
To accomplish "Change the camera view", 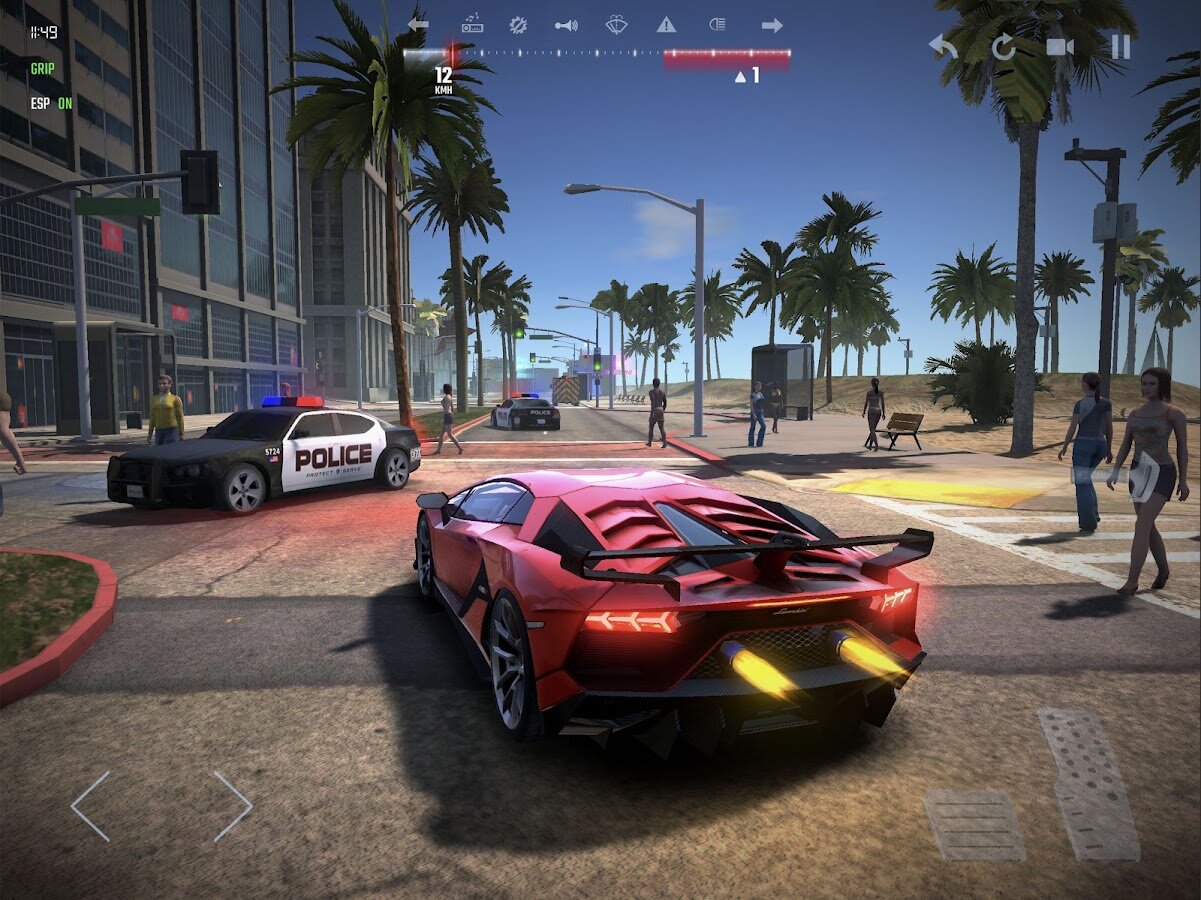I will tap(1060, 47).
